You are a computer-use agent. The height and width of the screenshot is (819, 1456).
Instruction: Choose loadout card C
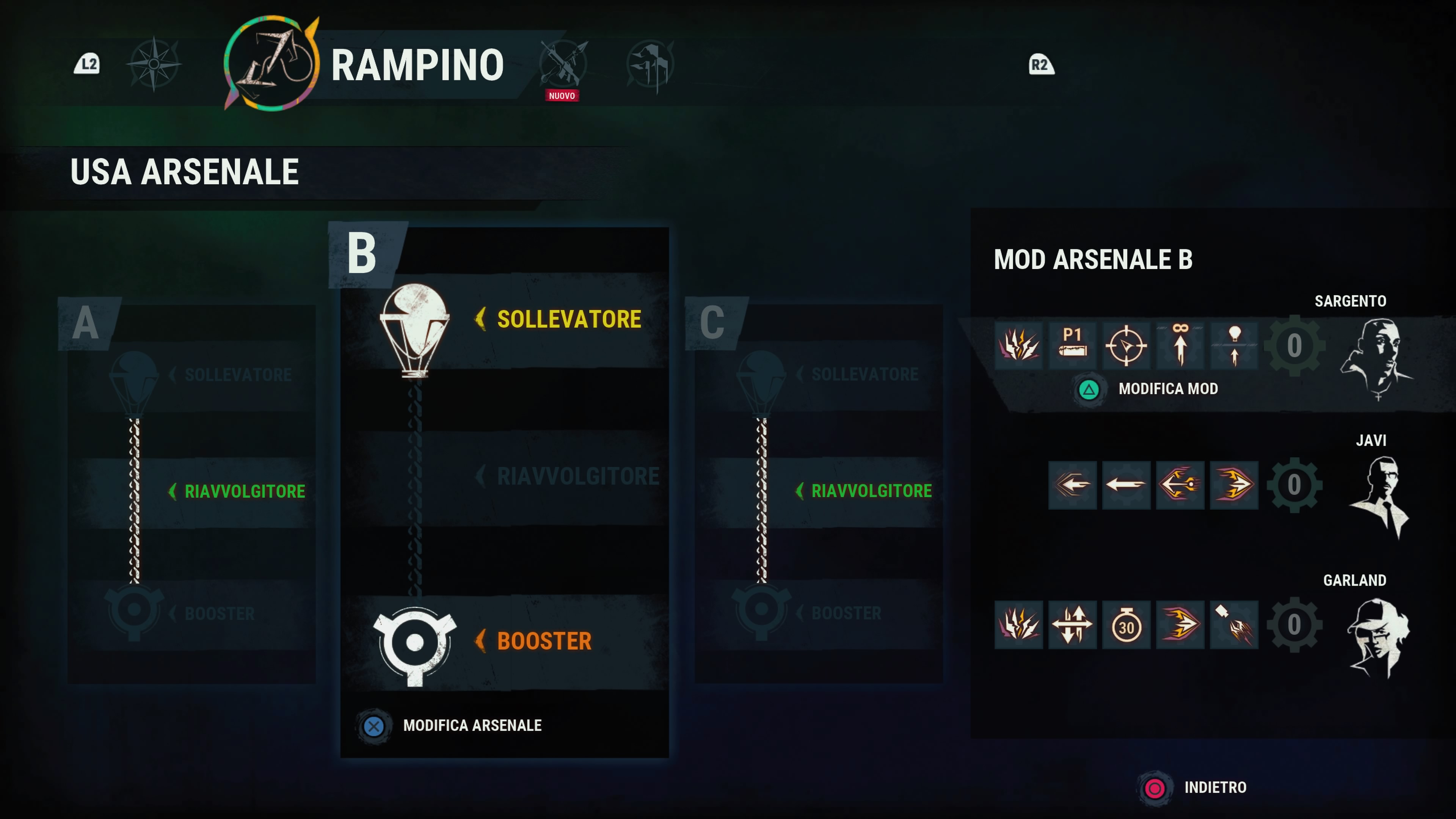818,492
